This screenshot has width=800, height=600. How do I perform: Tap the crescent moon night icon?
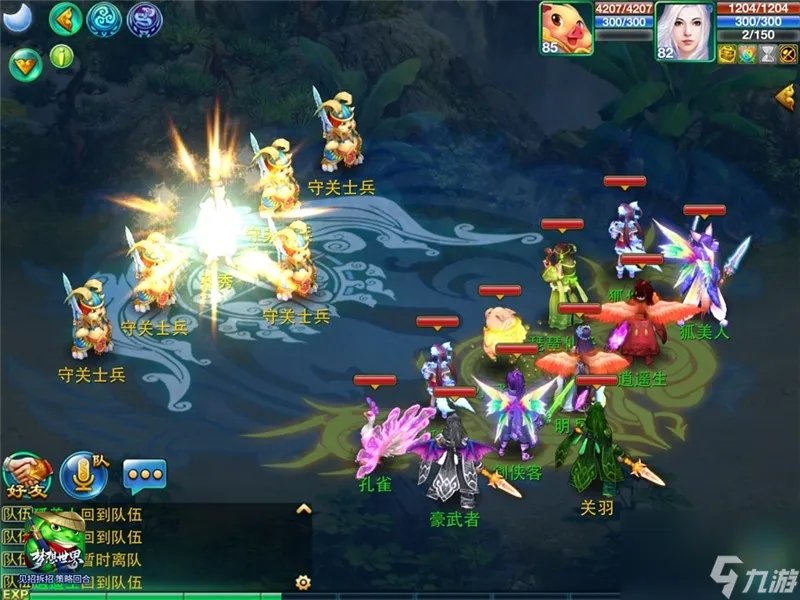click(18, 16)
